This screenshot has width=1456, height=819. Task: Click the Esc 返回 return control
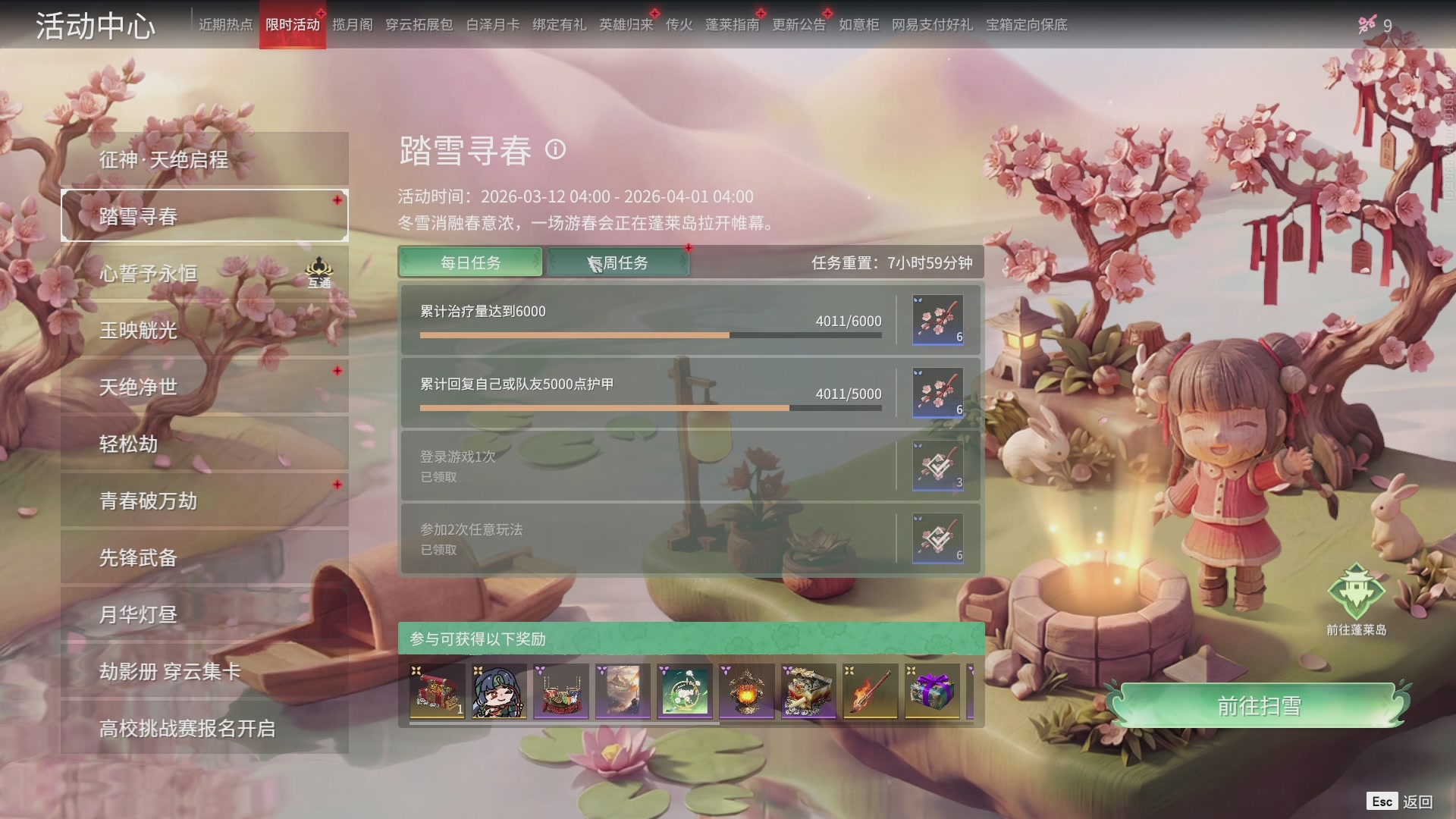tap(1401, 800)
